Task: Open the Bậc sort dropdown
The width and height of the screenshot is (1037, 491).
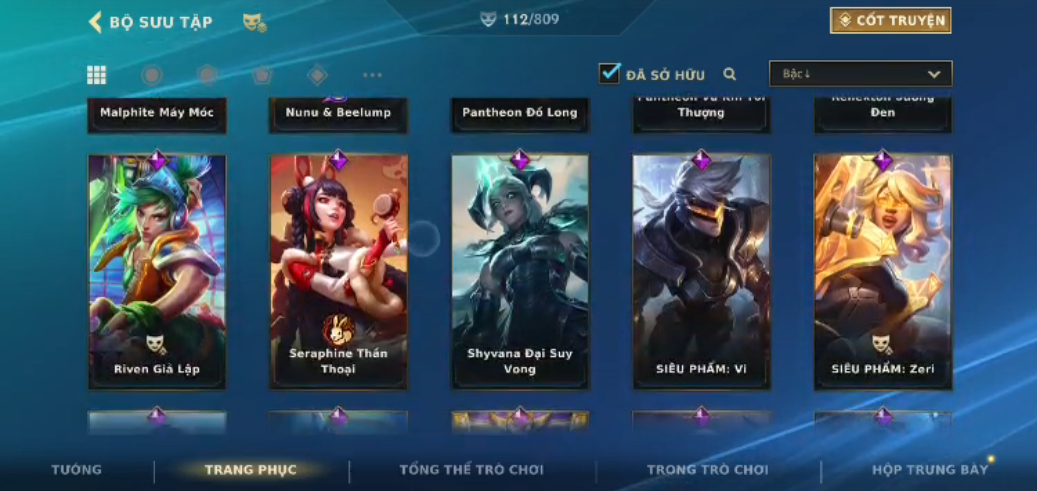Action: coord(860,74)
